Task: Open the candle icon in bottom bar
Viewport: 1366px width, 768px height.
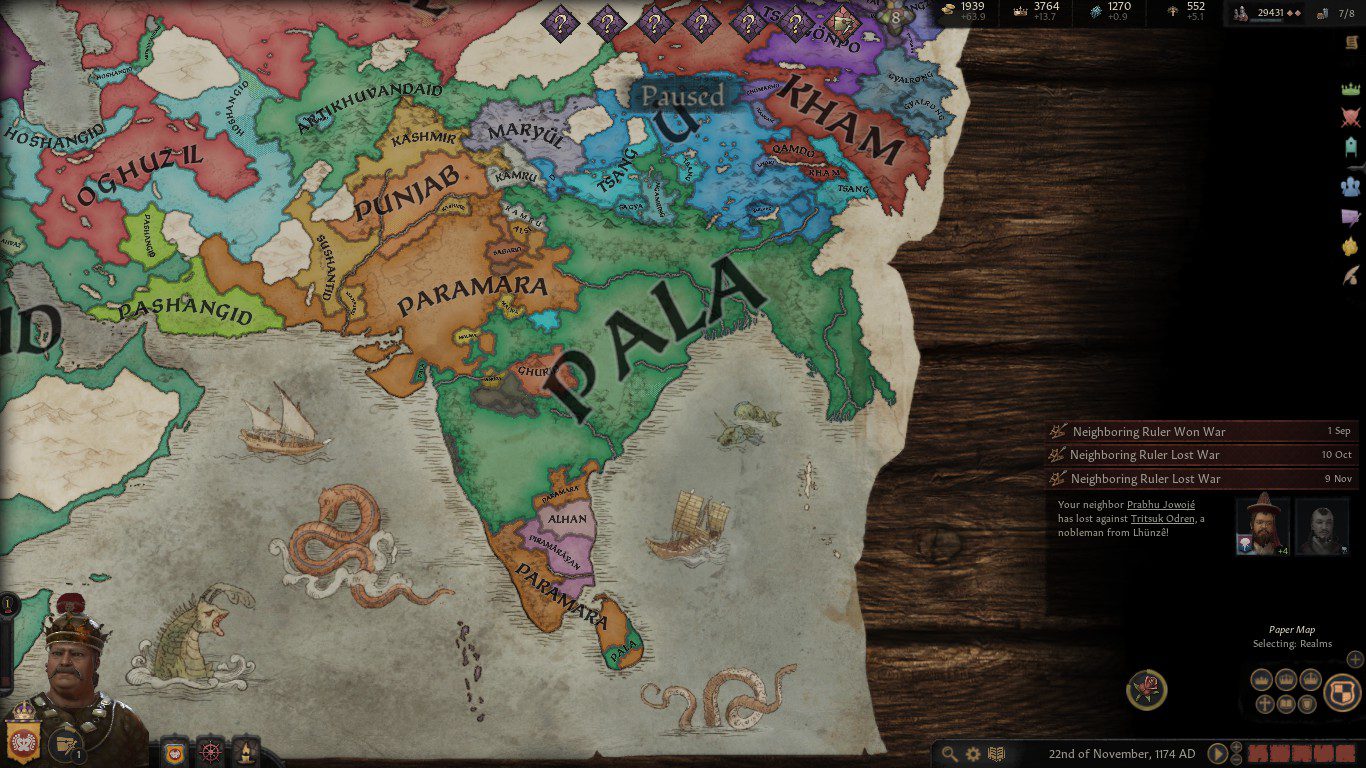Action: click(x=244, y=750)
